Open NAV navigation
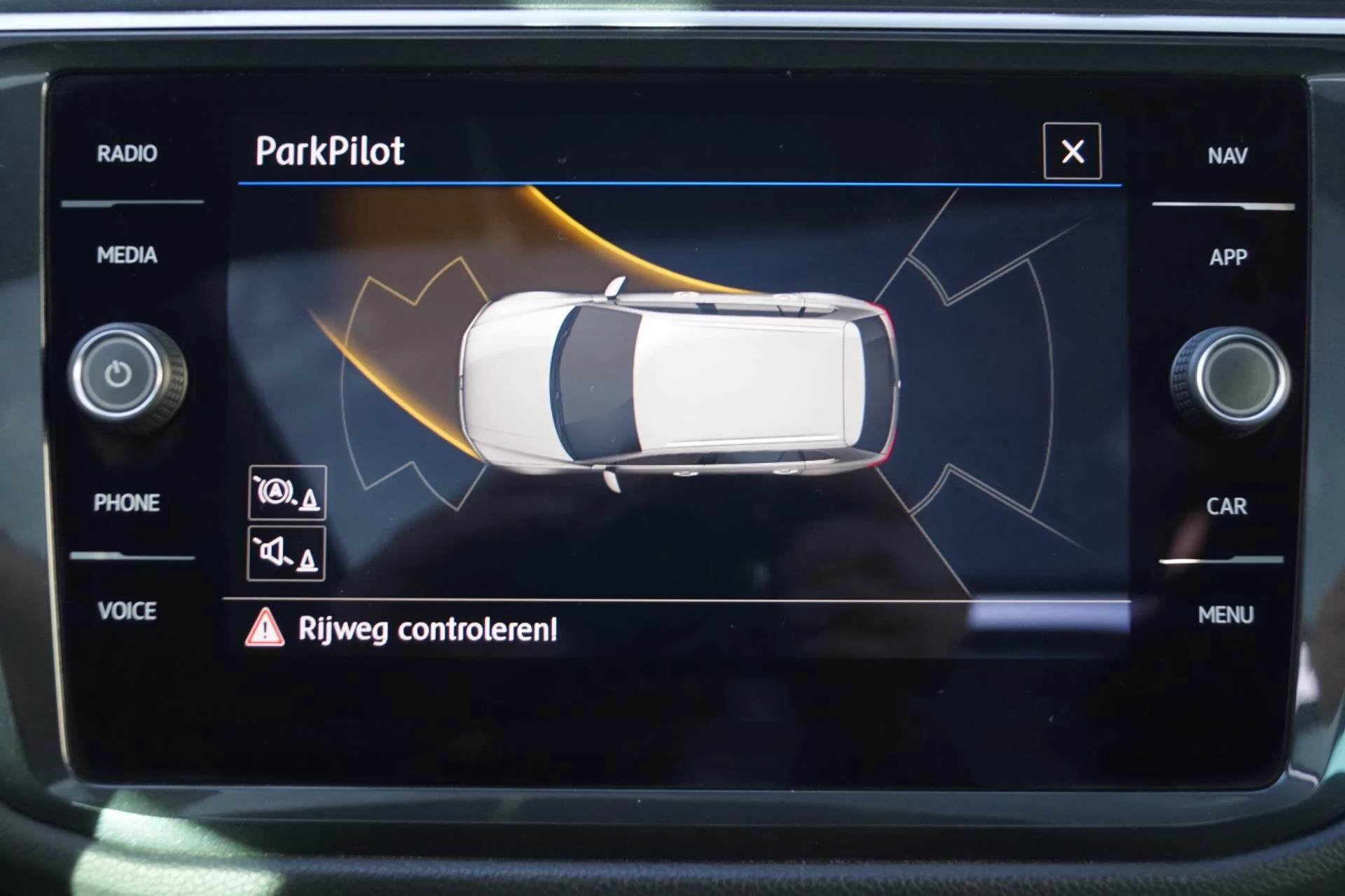The width and height of the screenshot is (1345, 896). pos(1227,156)
